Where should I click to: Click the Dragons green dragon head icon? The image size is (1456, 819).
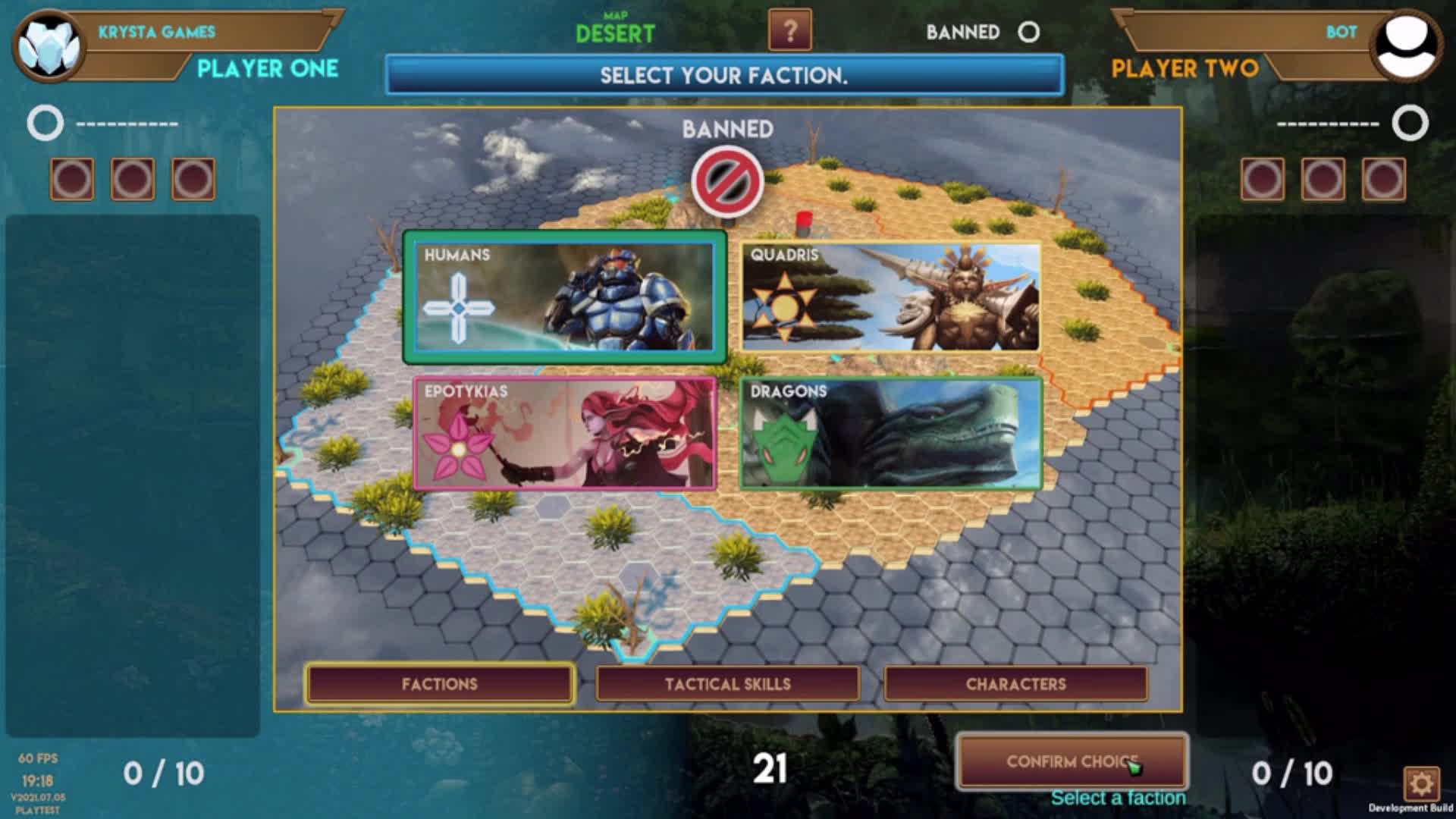[x=786, y=445]
